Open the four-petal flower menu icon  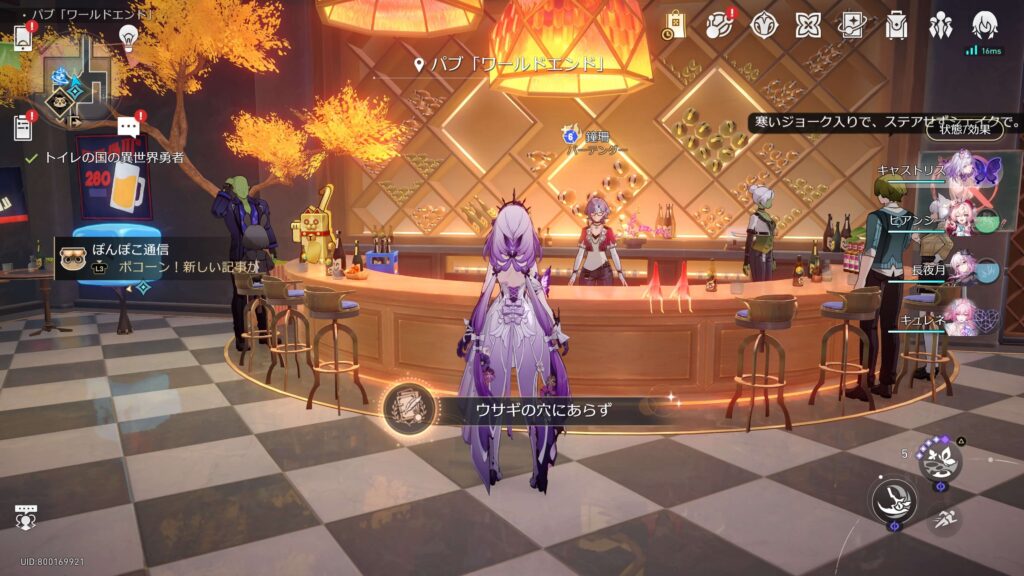pos(808,25)
